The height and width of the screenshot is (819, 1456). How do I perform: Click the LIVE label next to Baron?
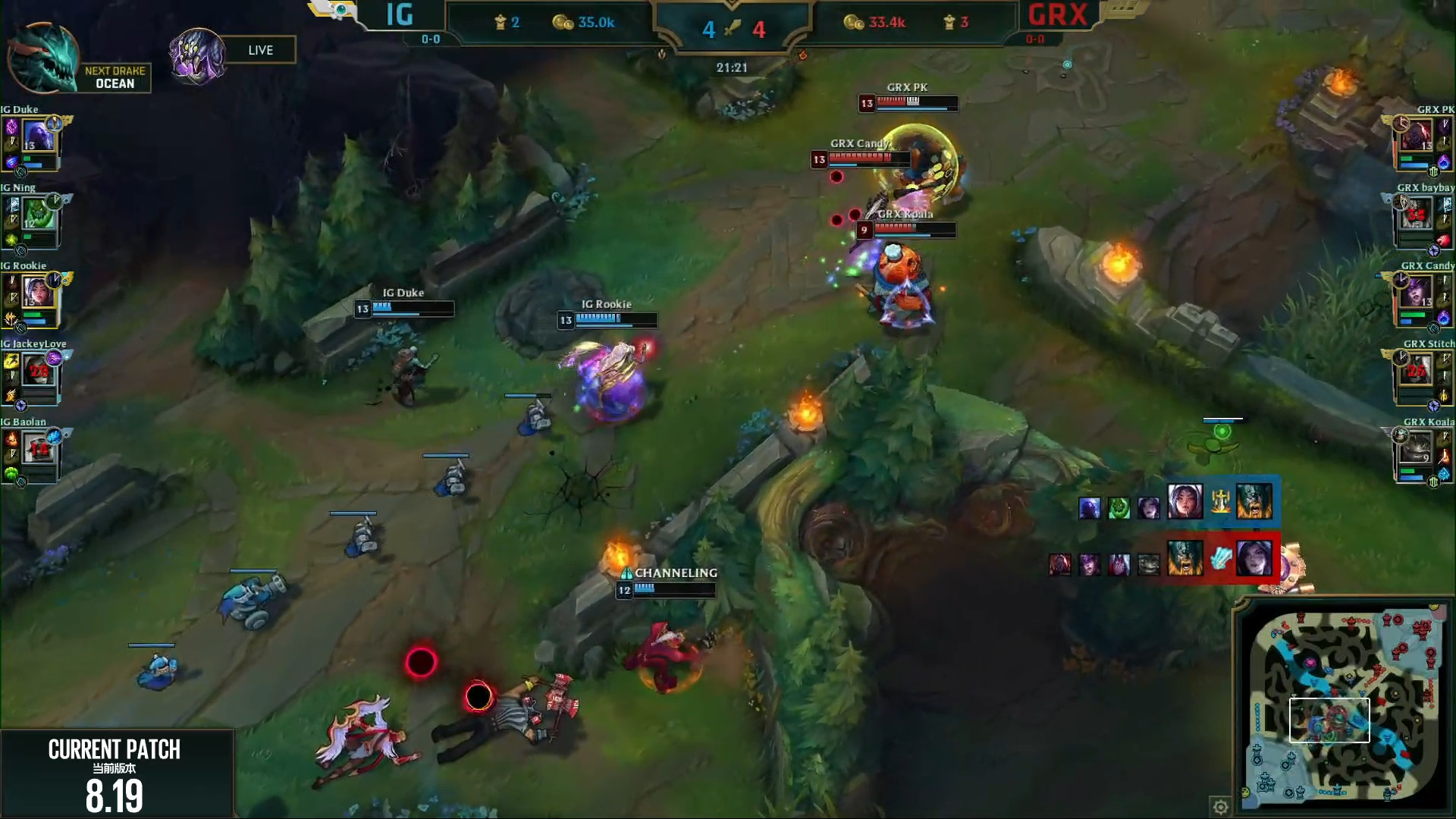click(262, 49)
